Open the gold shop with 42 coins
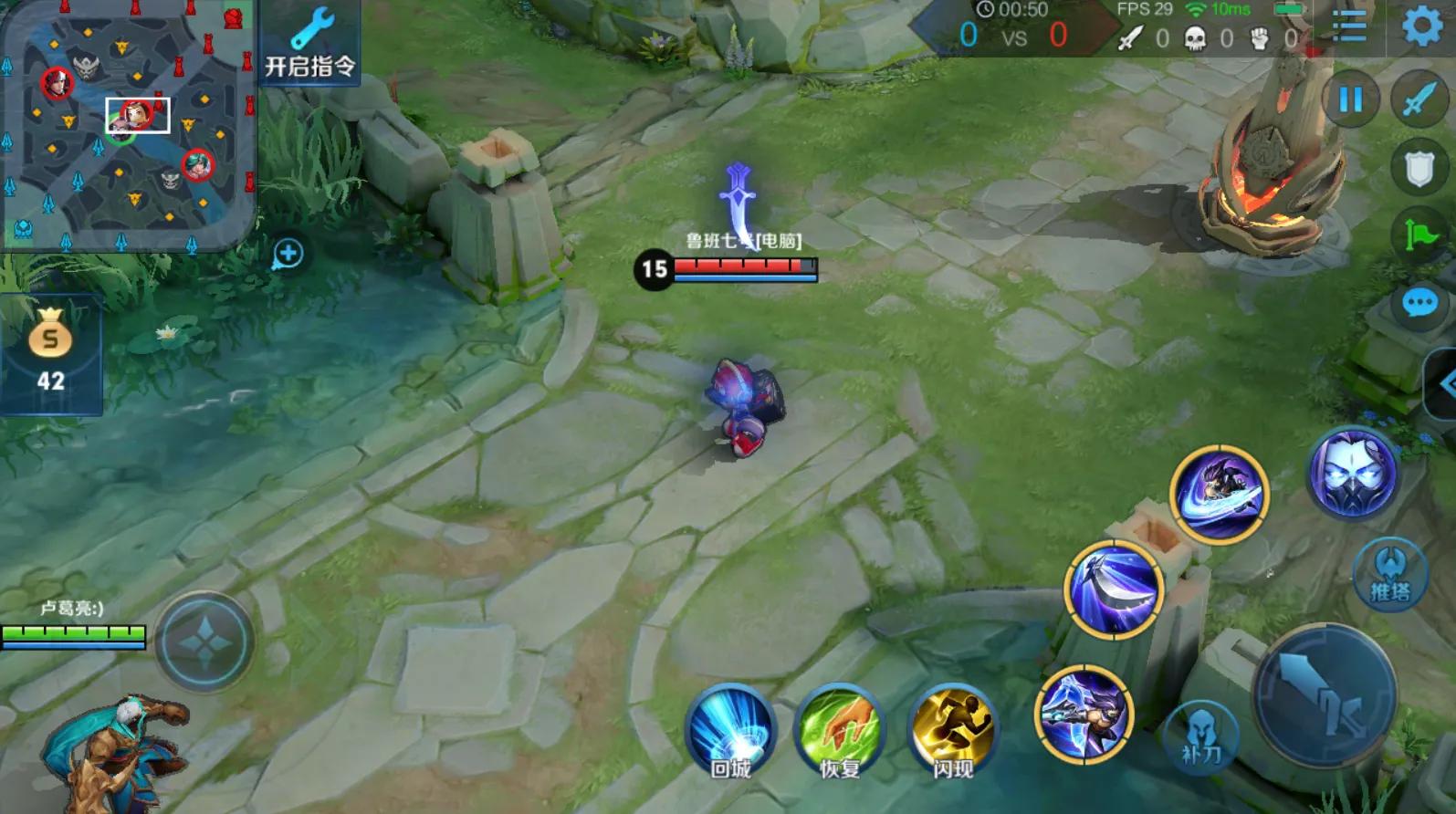 click(x=50, y=353)
